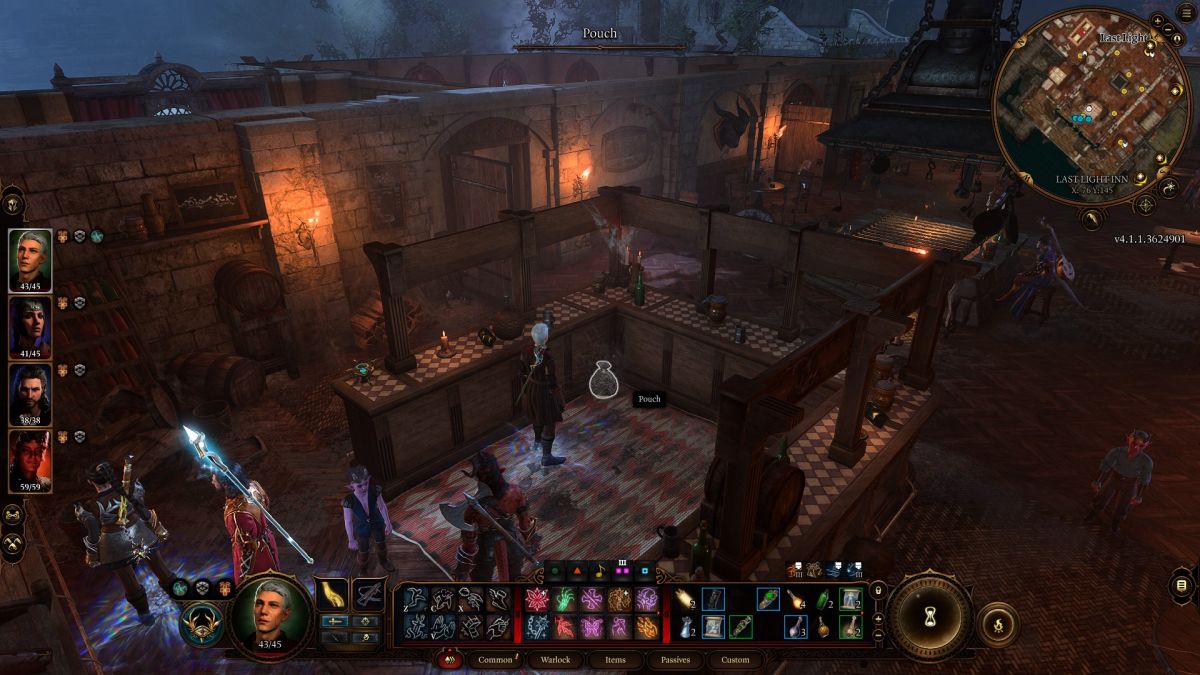Viewport: 1200px width, 675px height.
Task: Show the Passives hotbar tab
Action: [675, 660]
